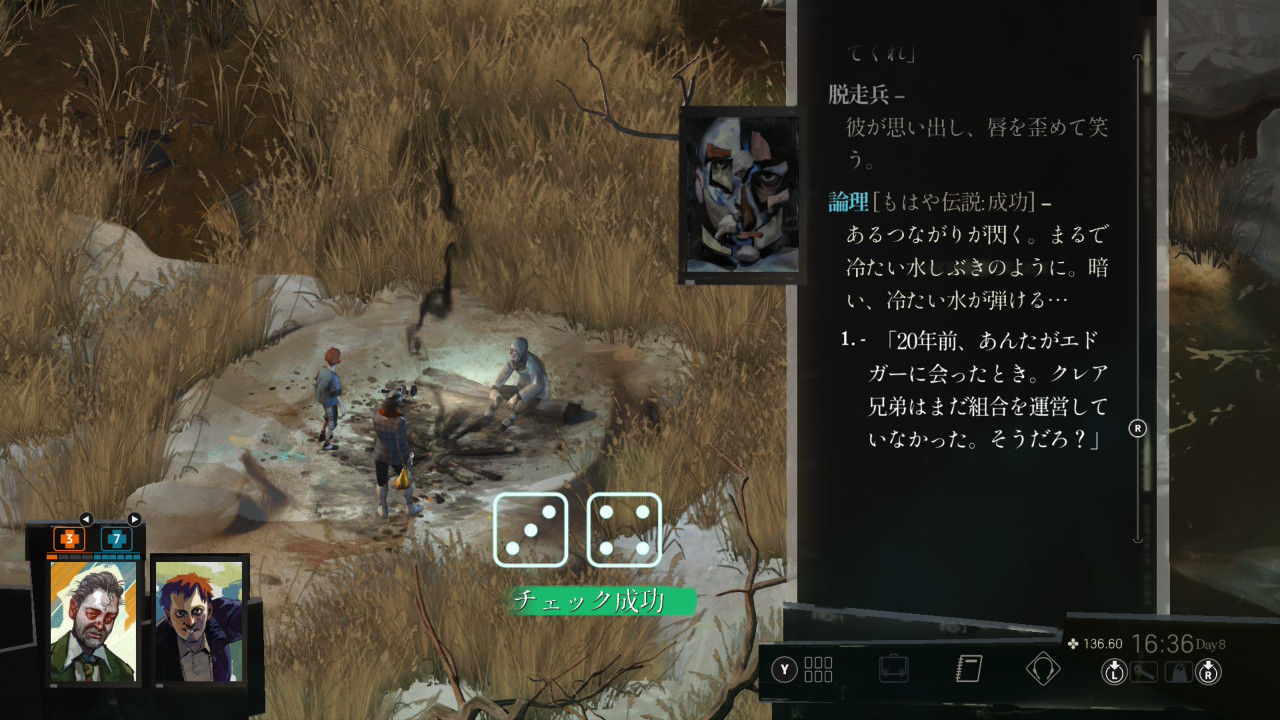Select the held tool slot
This screenshot has height=720, width=1280.
[x=1144, y=672]
